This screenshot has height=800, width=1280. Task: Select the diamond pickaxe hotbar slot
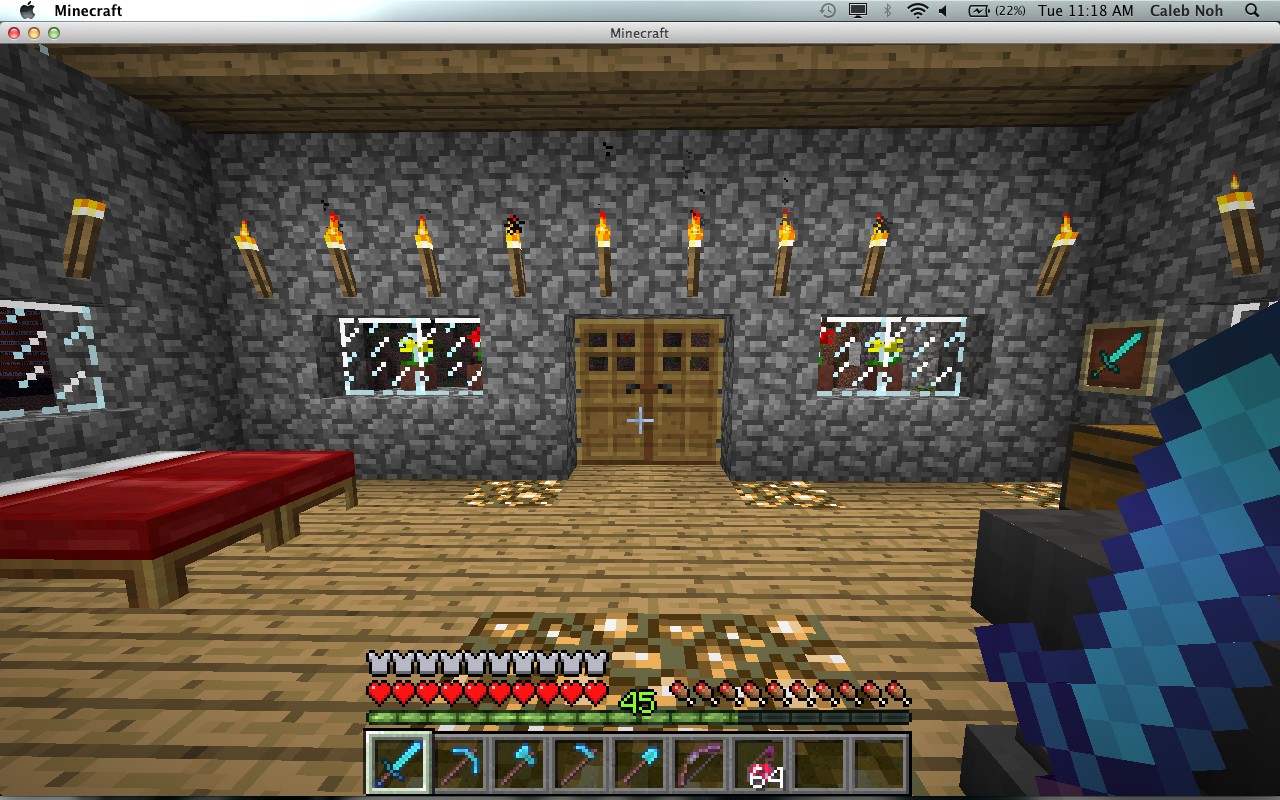[x=458, y=763]
